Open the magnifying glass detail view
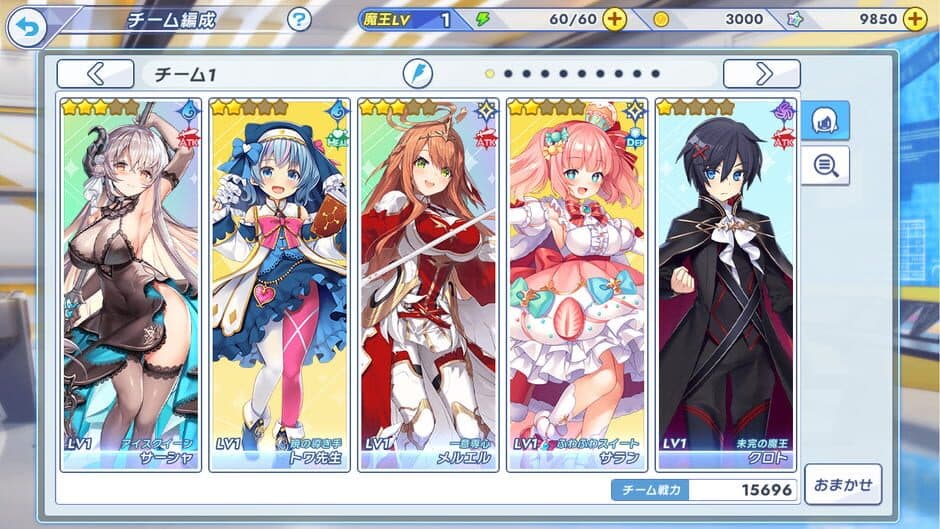This screenshot has width=940, height=529. [x=826, y=165]
